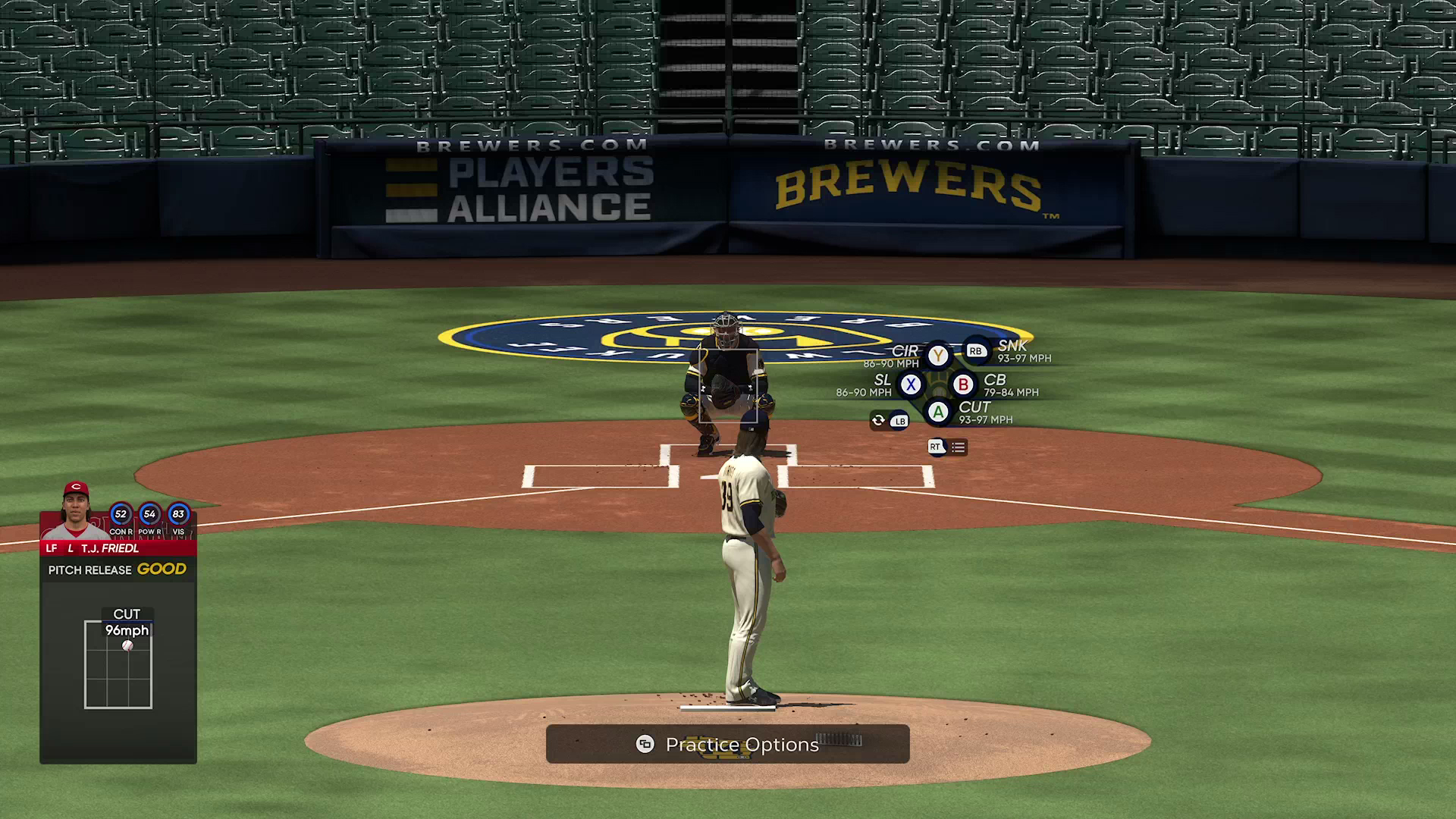Viewport: 1456px width, 819px height.
Task: Choose the SL slider pitch icon
Action: (912, 384)
